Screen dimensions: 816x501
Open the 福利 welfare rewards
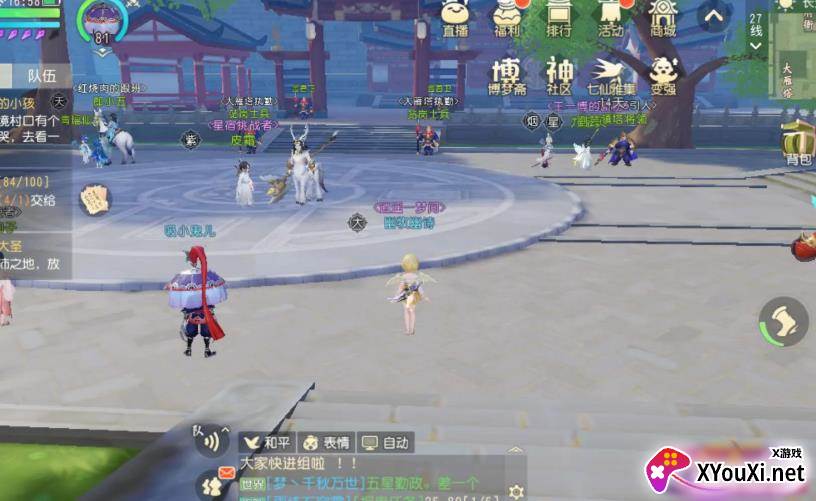508,18
